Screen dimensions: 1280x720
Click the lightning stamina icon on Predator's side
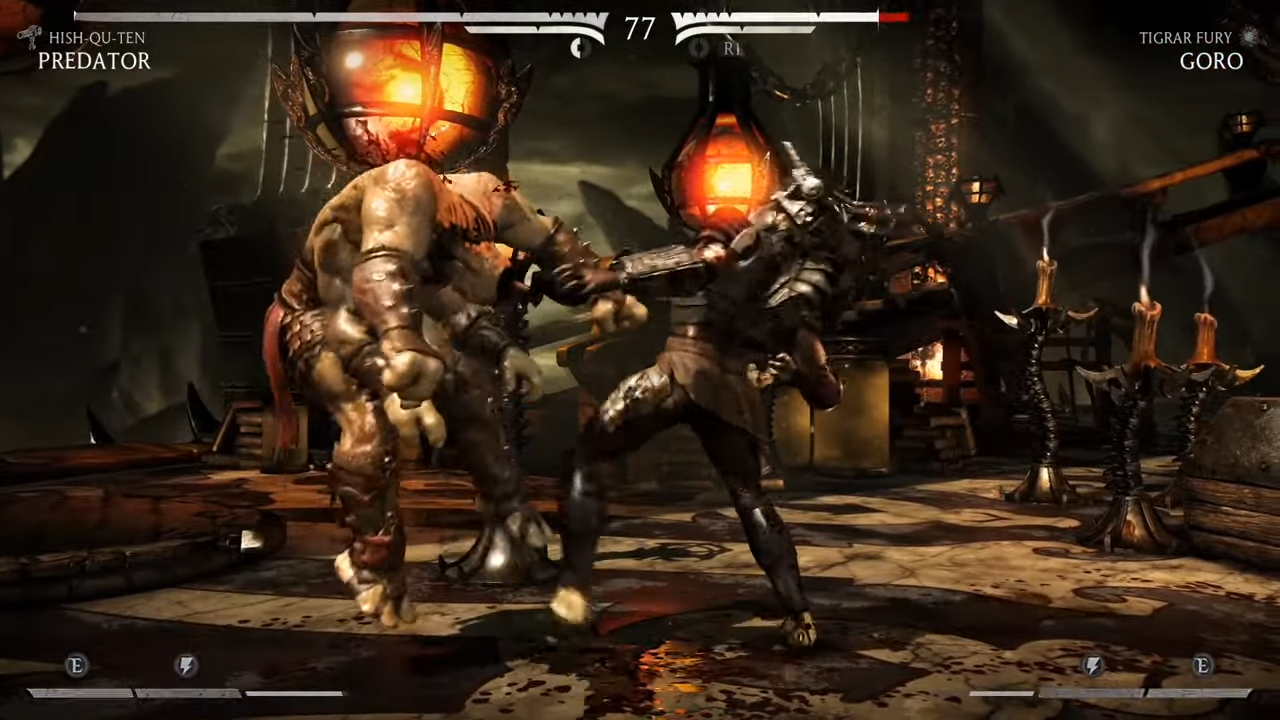coord(185,666)
